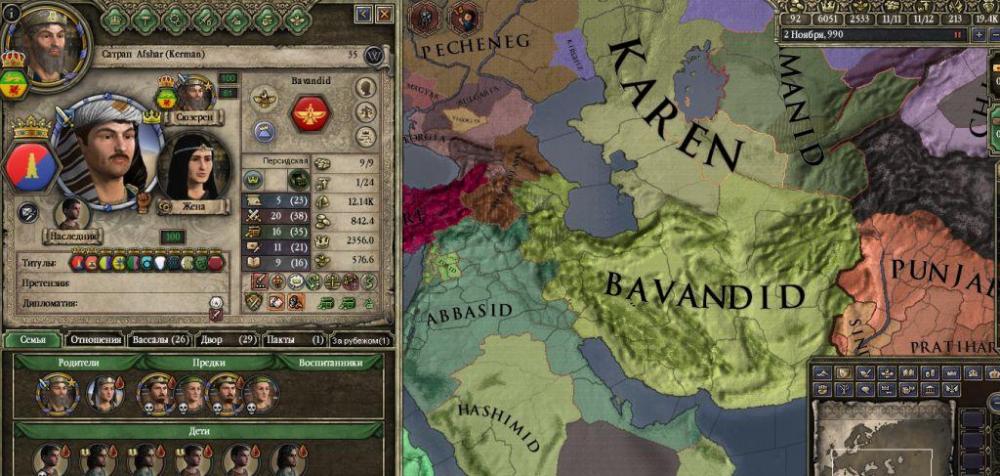
Task: Click the red-blue tower coat of arms
Action: (31, 165)
